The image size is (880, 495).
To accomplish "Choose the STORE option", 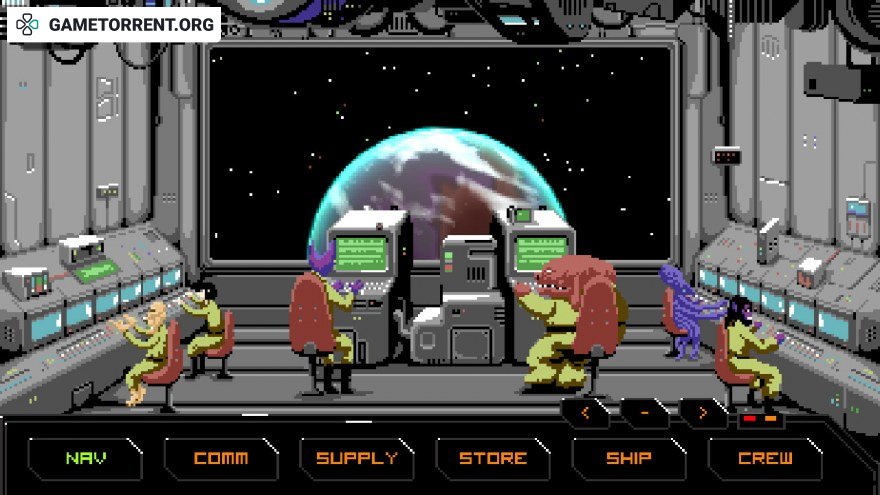I will tap(493, 459).
